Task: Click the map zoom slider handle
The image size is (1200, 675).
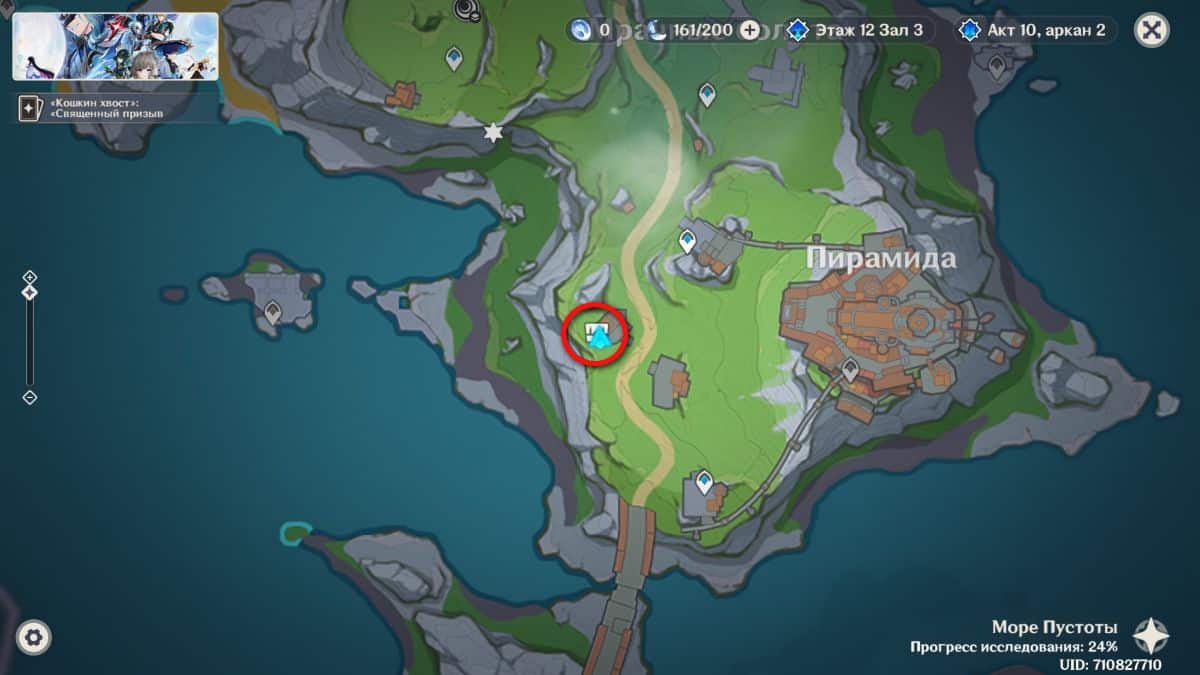Action: [30, 292]
